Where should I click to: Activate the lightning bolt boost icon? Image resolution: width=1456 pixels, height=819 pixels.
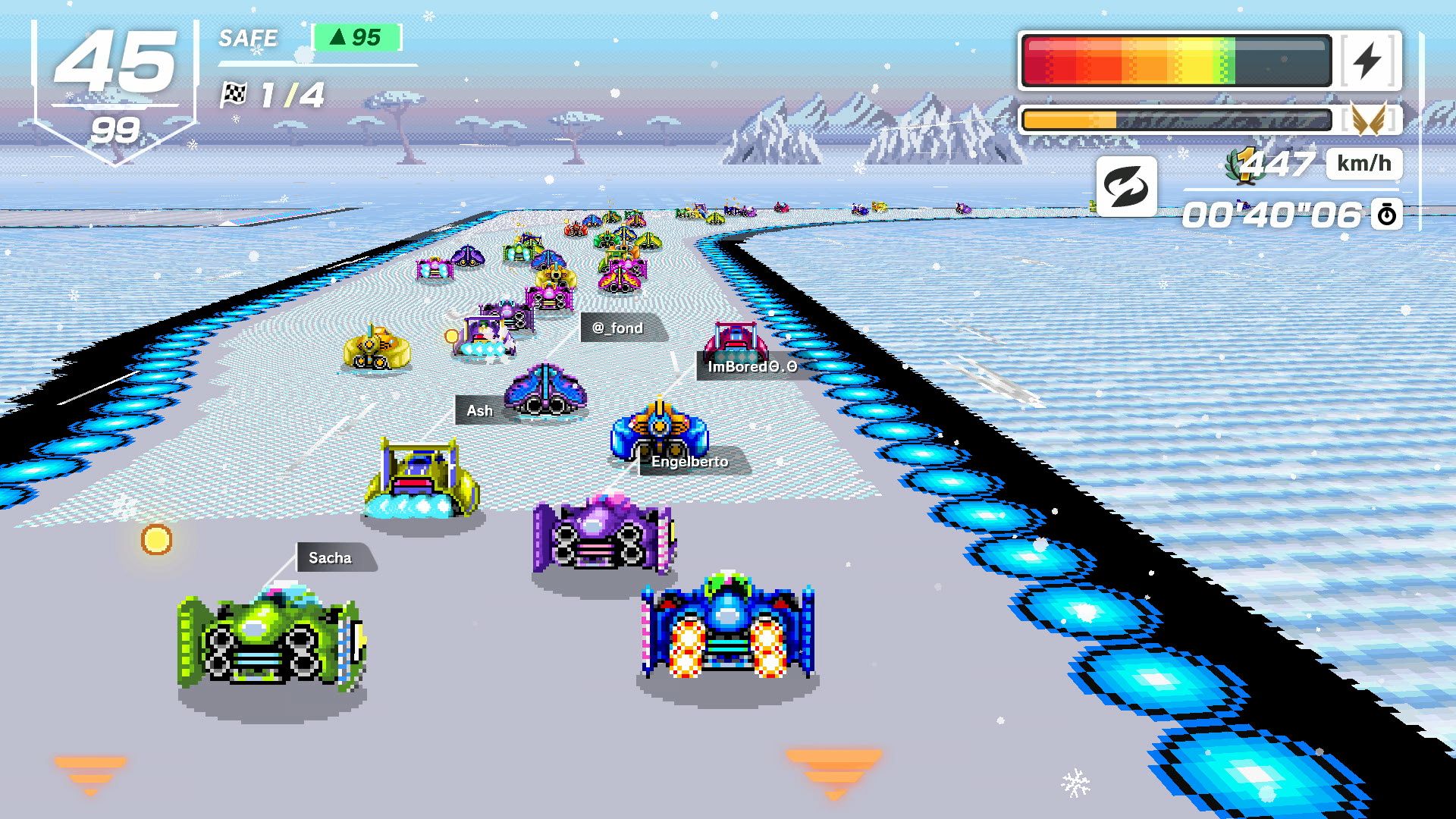[x=1368, y=61]
